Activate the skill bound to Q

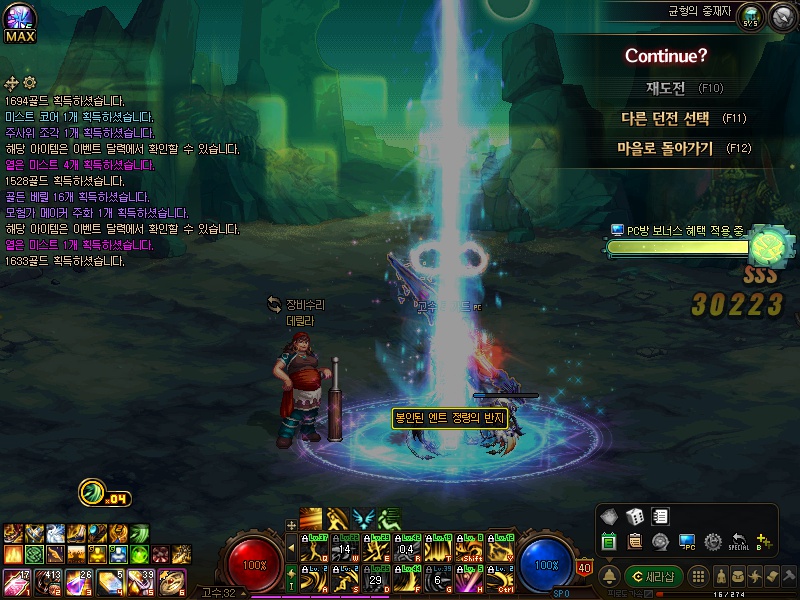click(313, 548)
